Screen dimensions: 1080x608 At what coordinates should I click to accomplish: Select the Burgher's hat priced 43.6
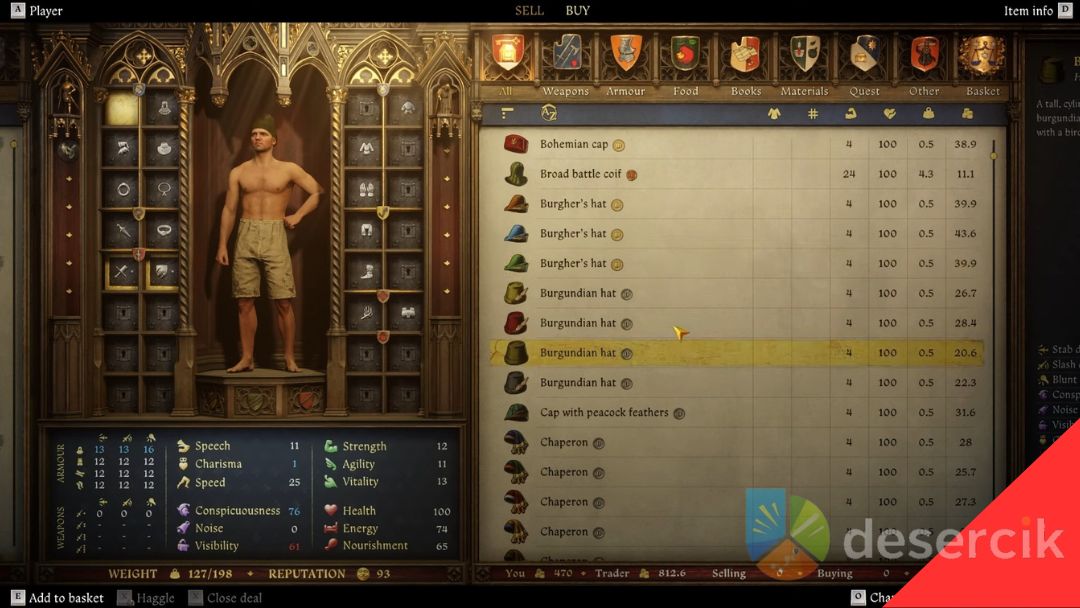click(573, 234)
